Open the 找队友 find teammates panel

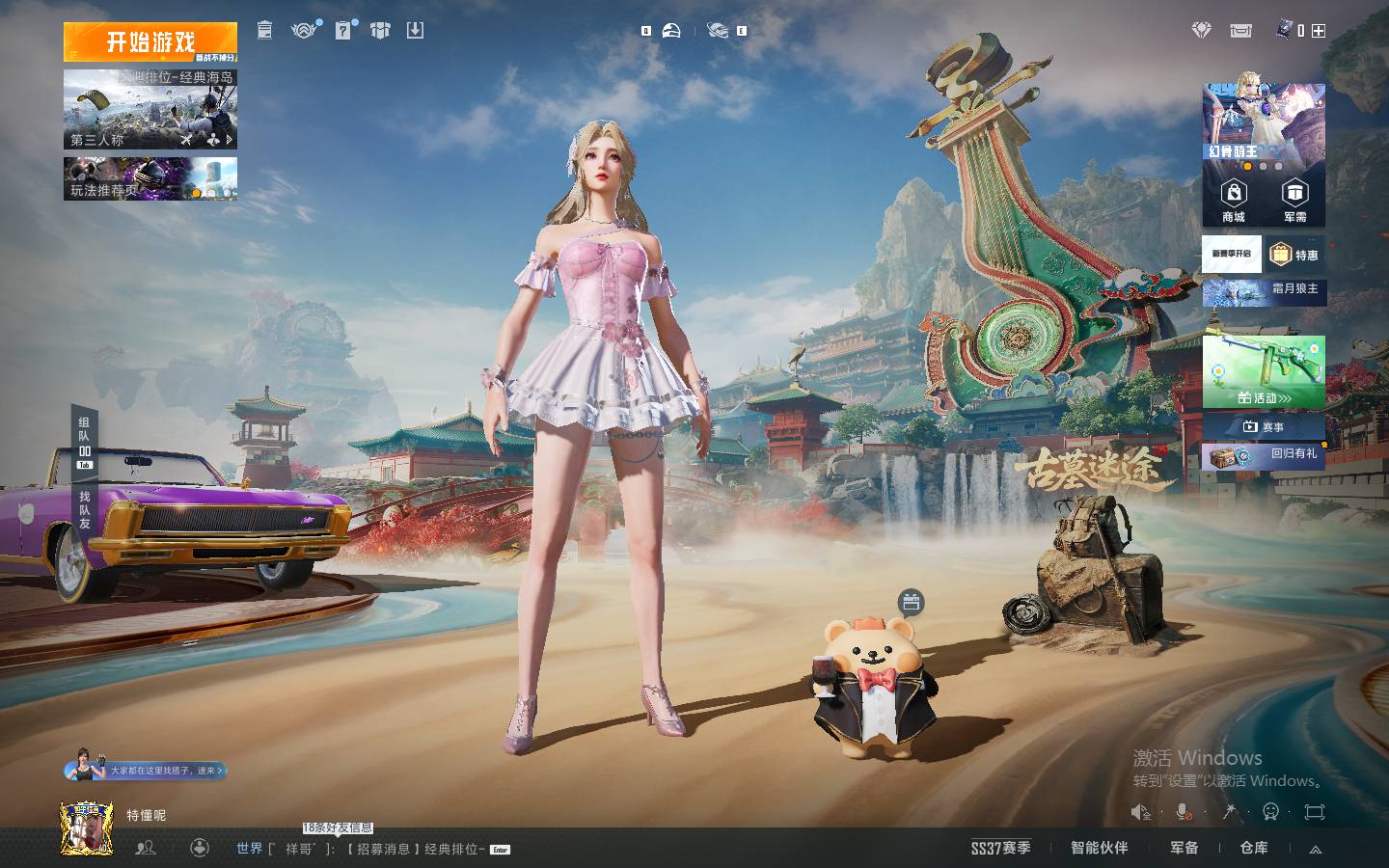85,510
